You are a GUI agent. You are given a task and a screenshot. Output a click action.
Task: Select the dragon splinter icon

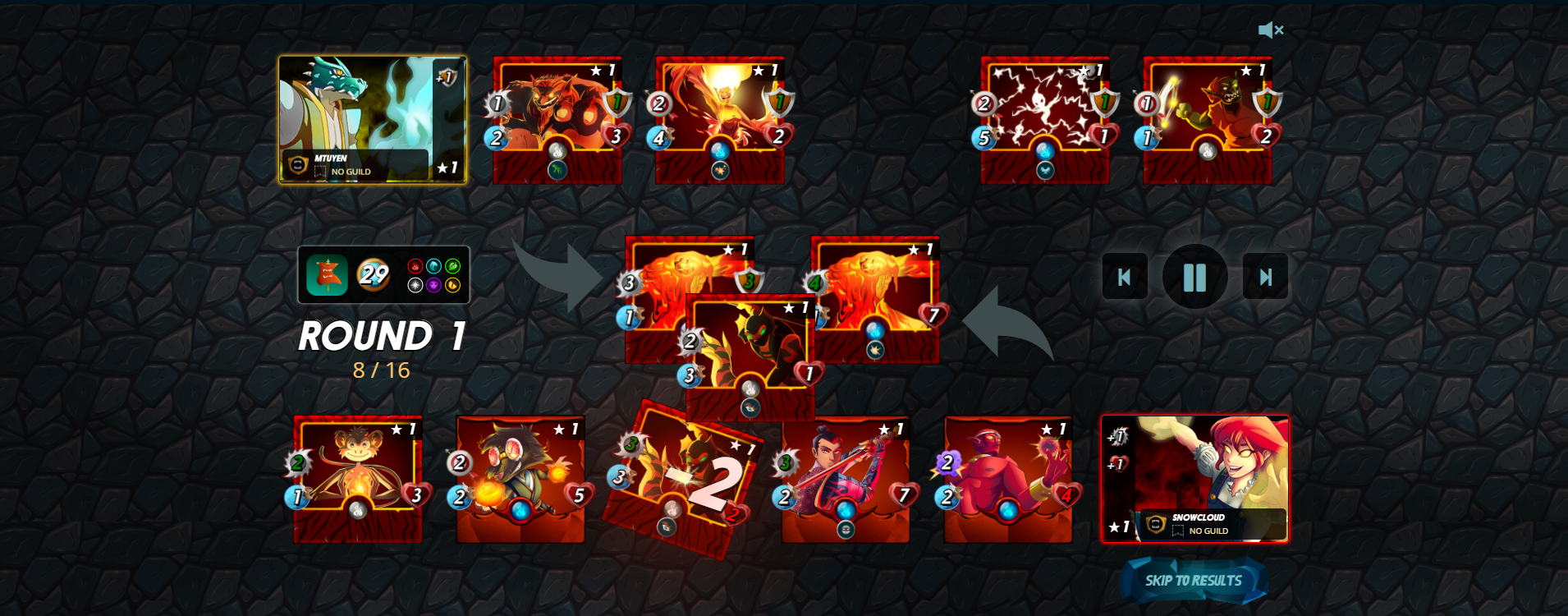click(x=452, y=285)
